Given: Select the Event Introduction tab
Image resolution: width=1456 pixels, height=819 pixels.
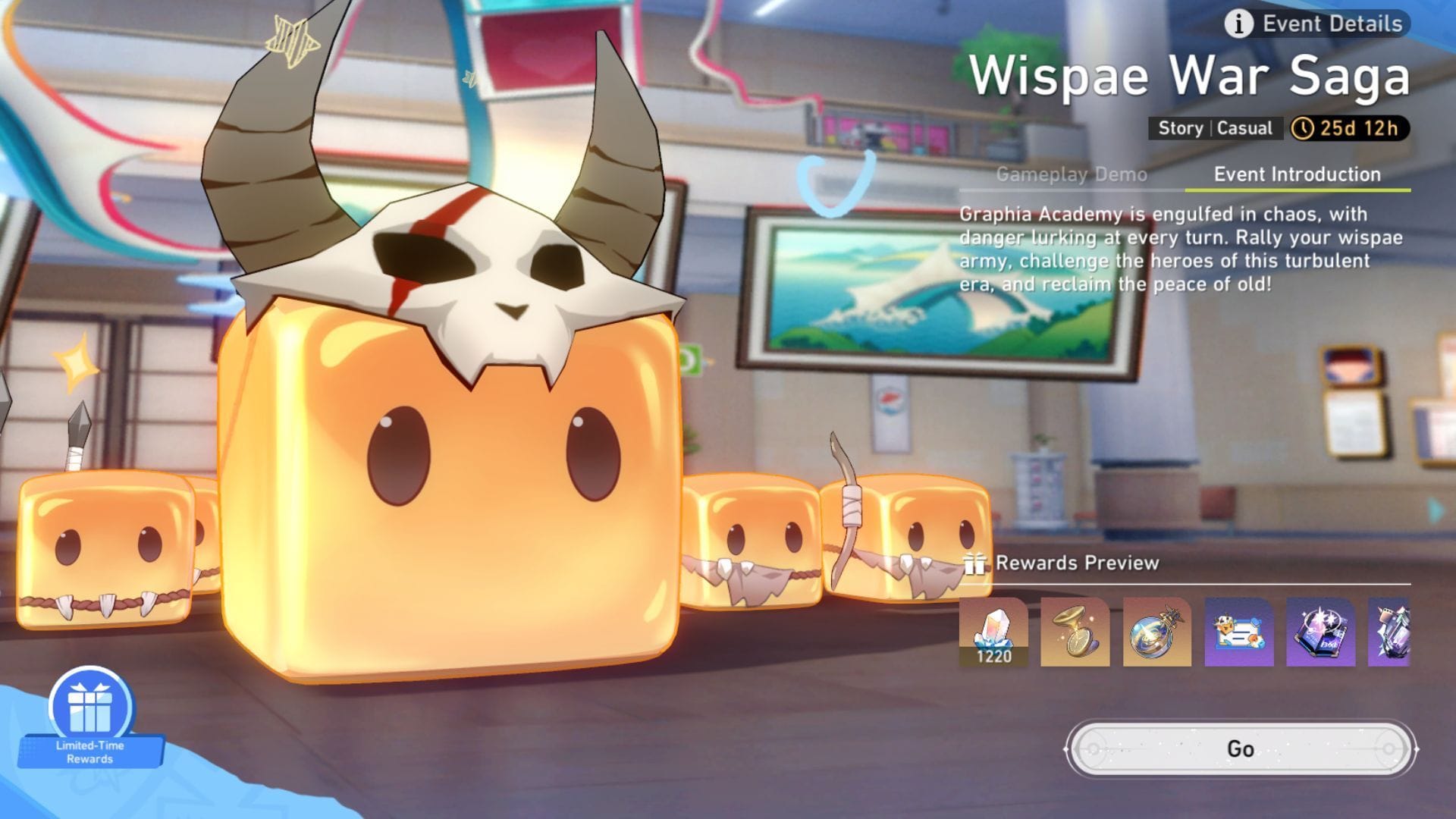Looking at the screenshot, I should (x=1298, y=174).
